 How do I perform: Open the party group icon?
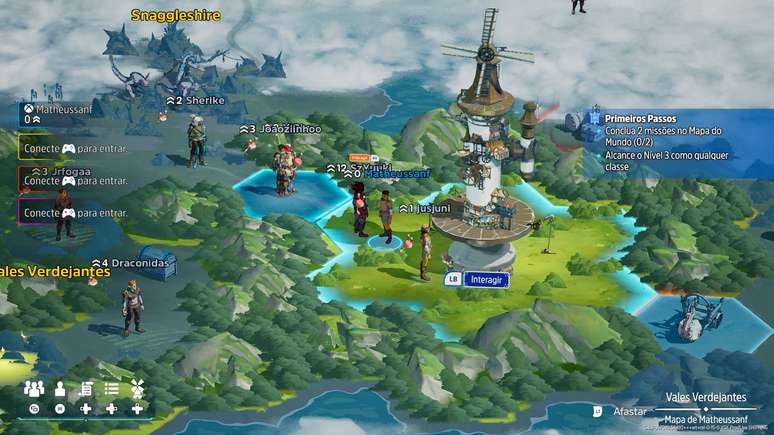click(34, 388)
